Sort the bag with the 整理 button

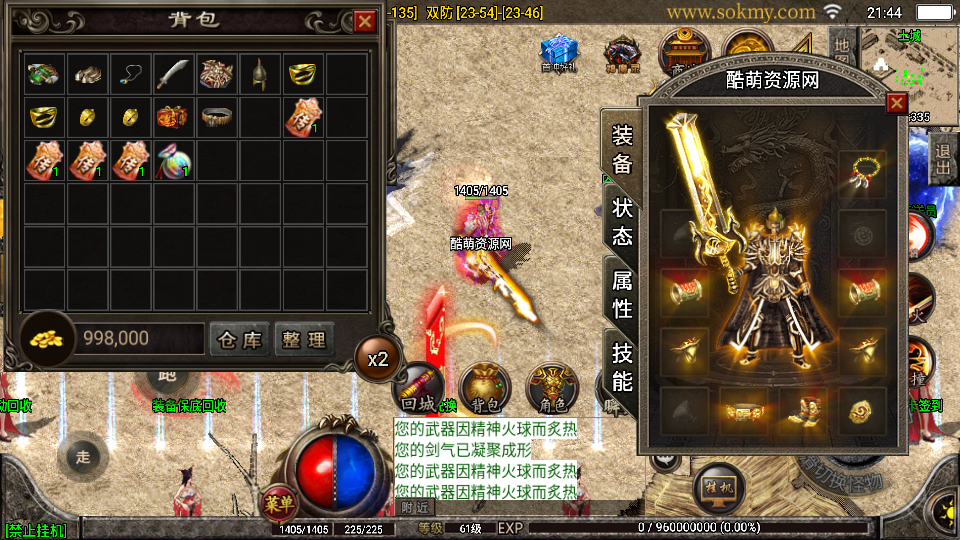303,339
